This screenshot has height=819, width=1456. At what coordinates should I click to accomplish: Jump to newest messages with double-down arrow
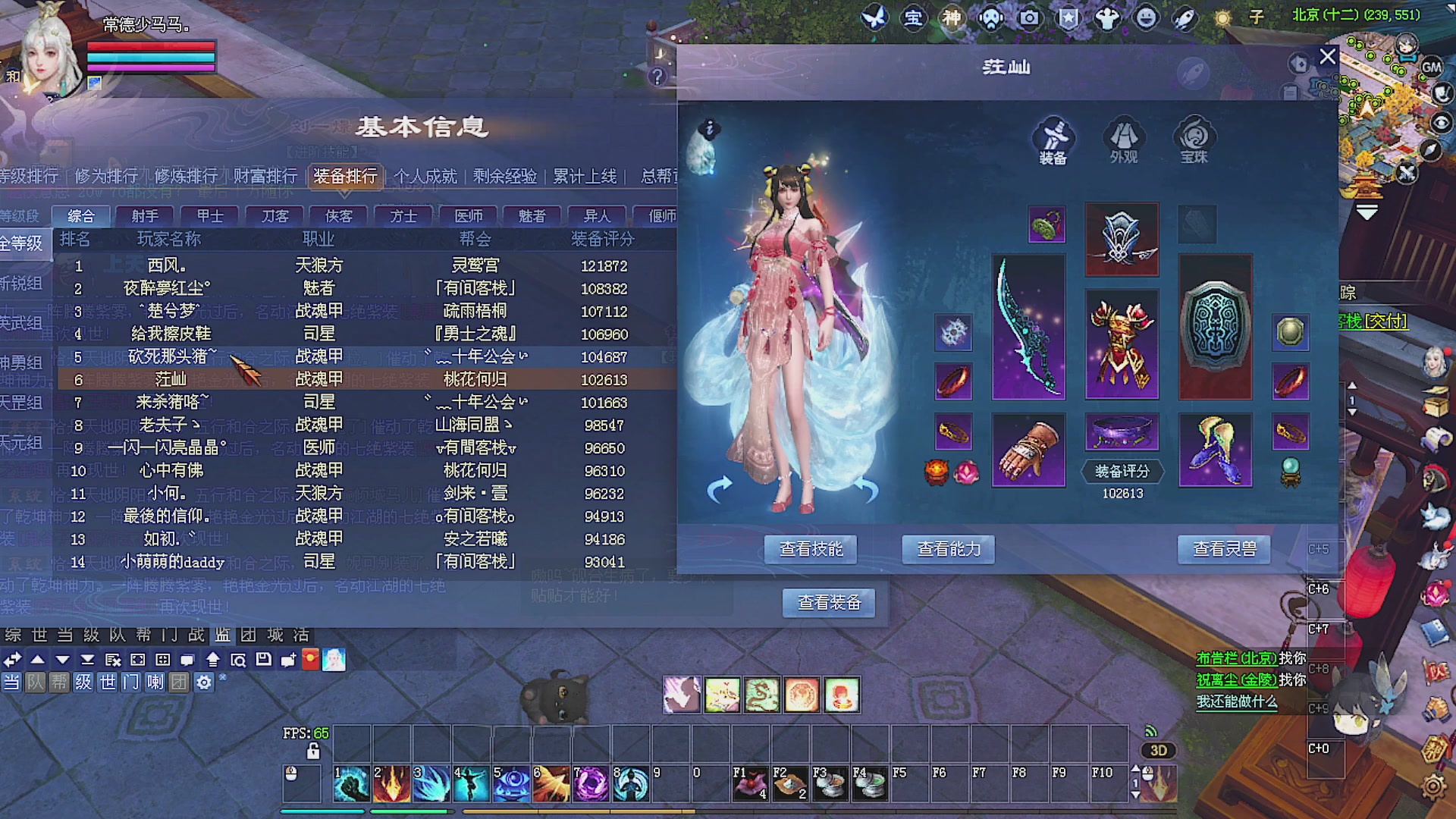[x=89, y=661]
